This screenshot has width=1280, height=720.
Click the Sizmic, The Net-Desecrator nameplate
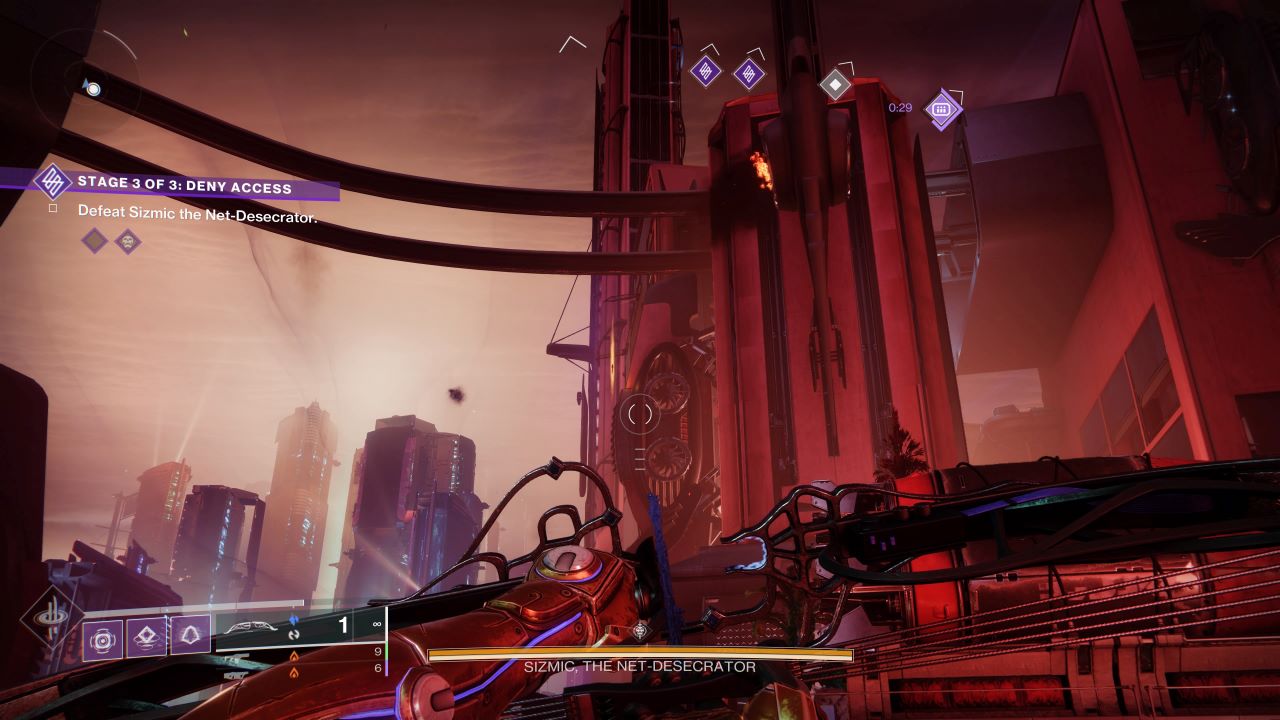click(x=638, y=664)
